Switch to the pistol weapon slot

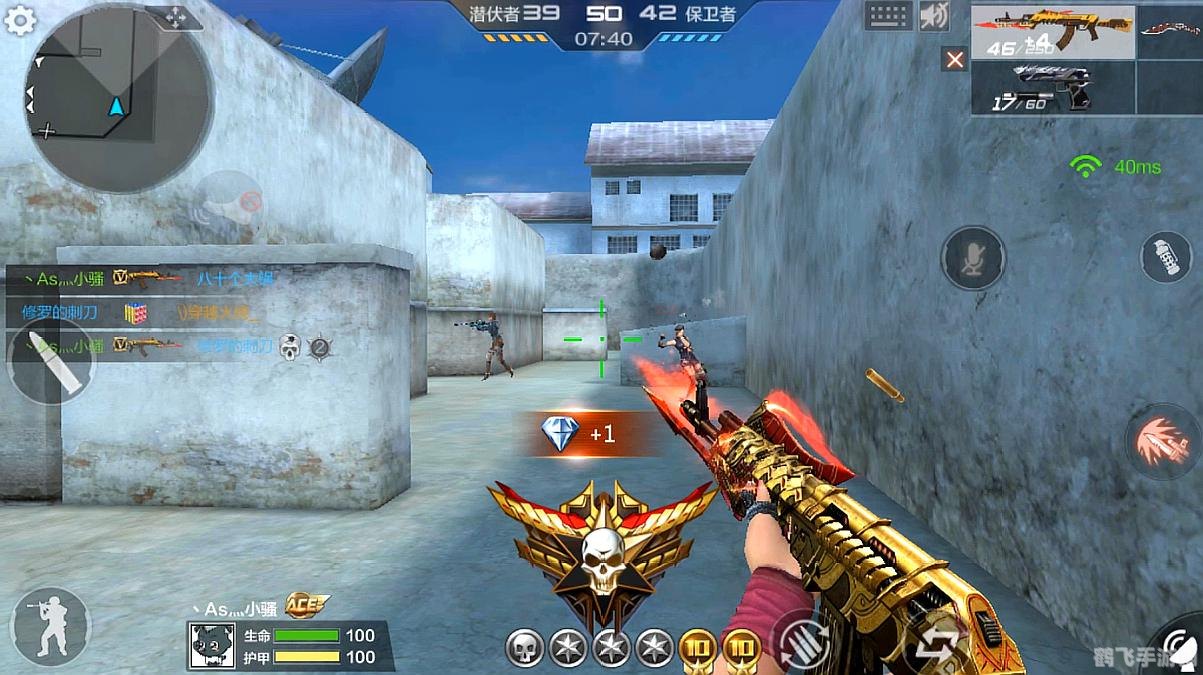pyautogui.click(x=1052, y=88)
